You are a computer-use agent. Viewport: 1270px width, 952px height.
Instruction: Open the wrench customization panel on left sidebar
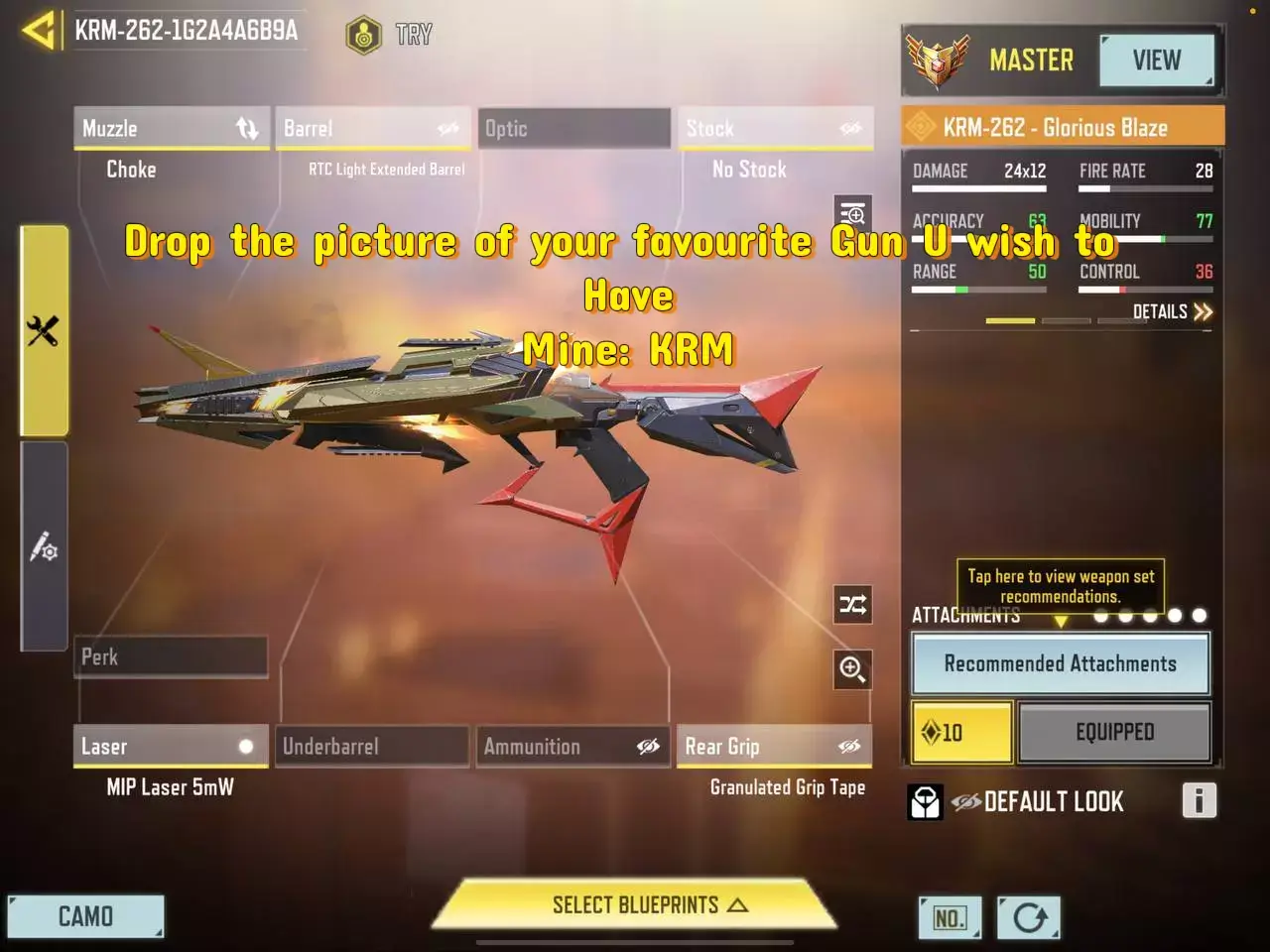pyautogui.click(x=44, y=330)
